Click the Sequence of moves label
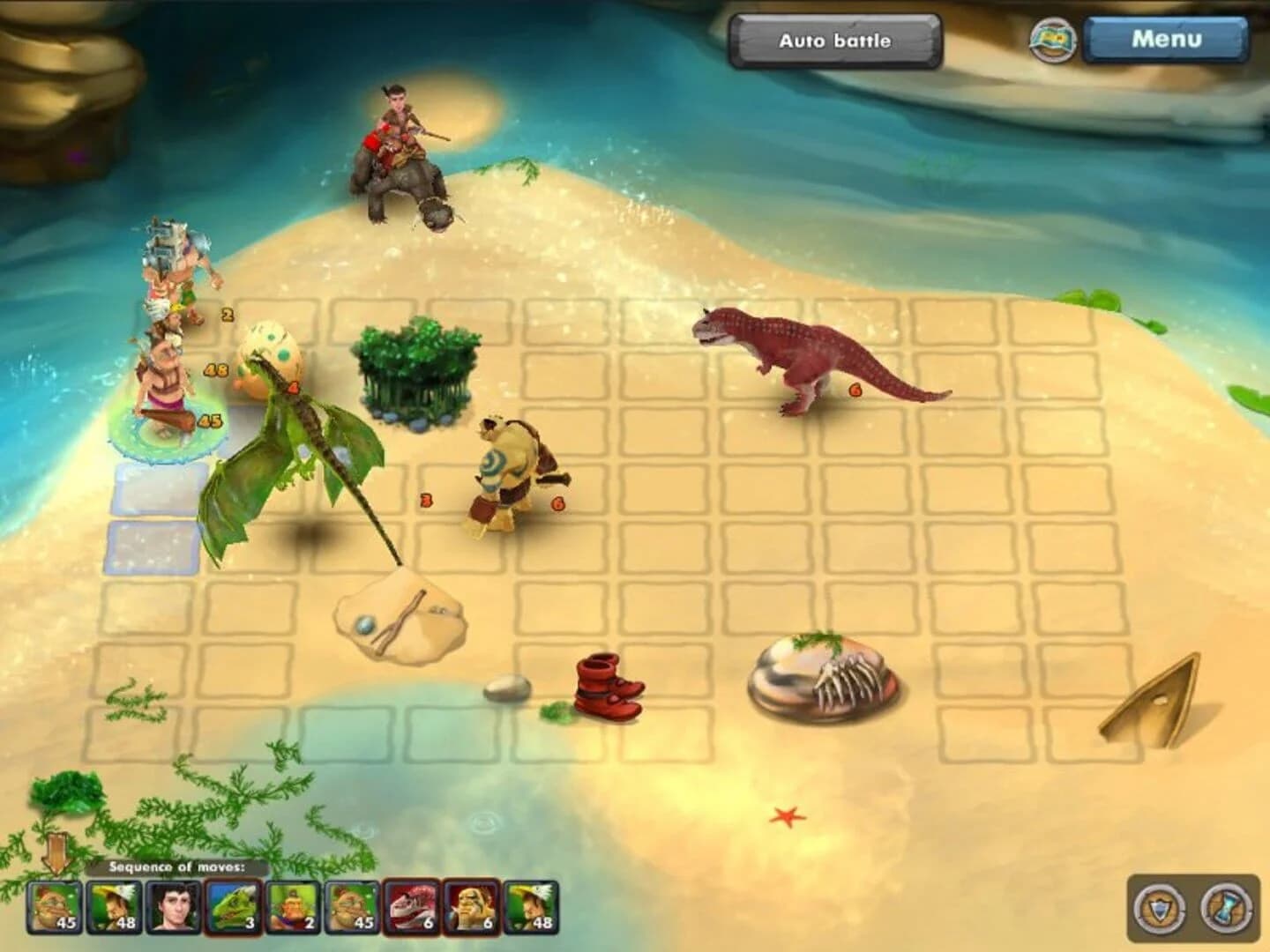Image resolution: width=1270 pixels, height=952 pixels. [176, 866]
